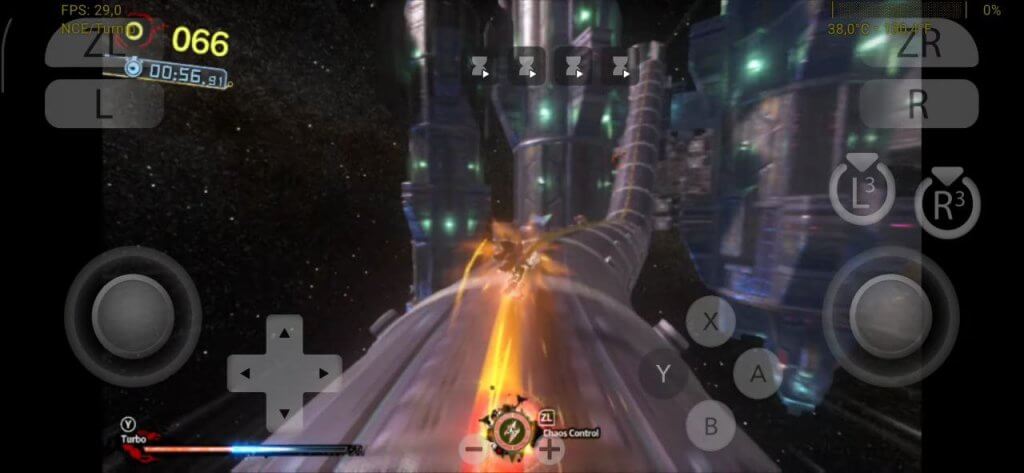Click the L shoulder button

tap(104, 104)
